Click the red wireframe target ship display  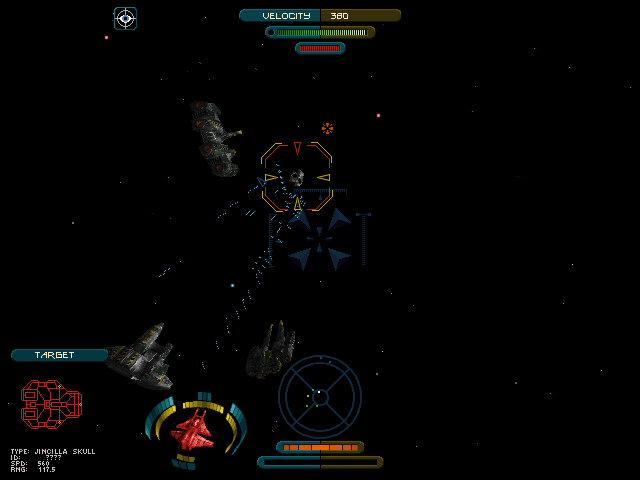[x=51, y=403]
